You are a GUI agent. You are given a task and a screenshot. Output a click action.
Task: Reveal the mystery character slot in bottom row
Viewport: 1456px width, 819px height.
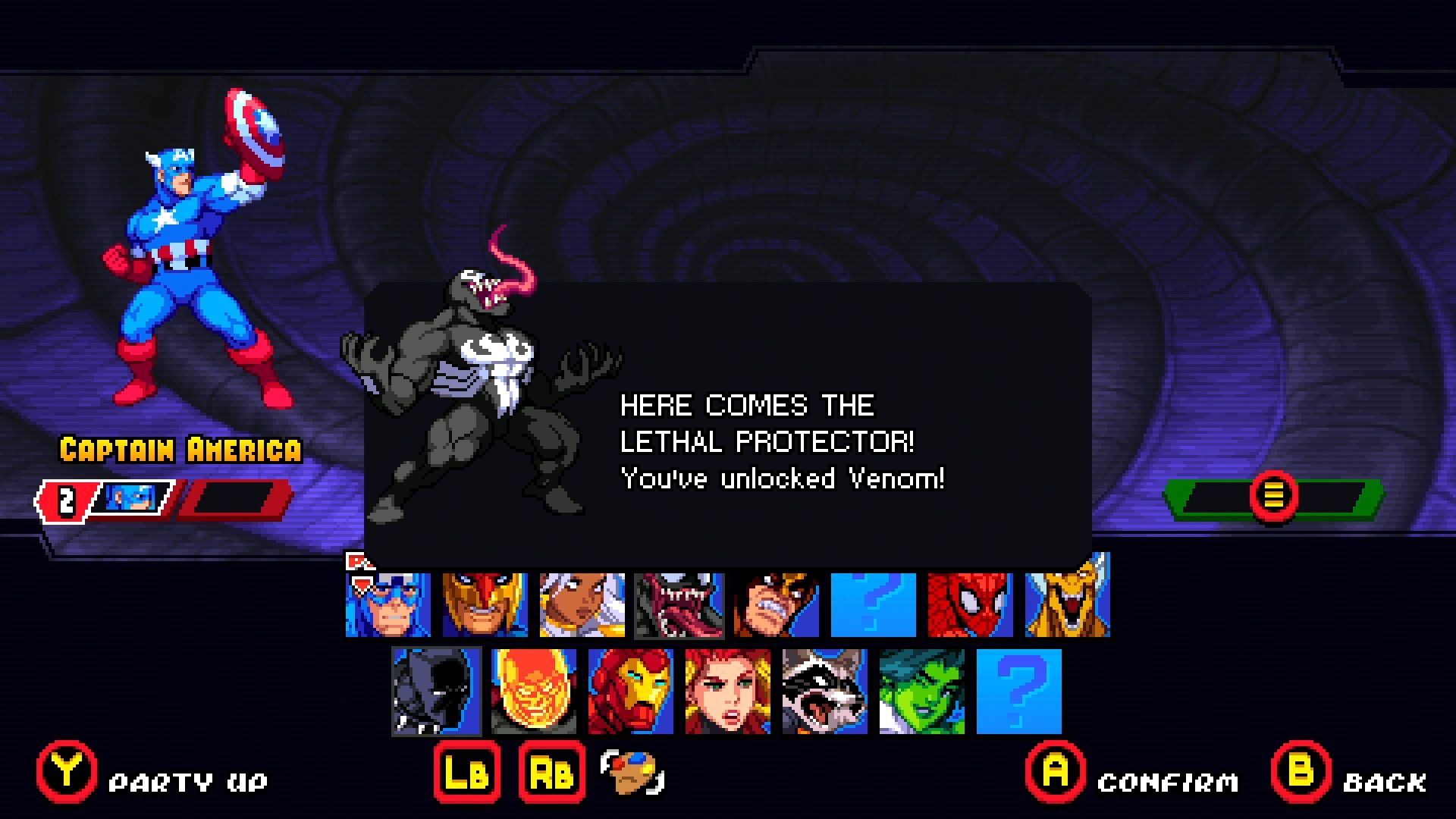[1018, 692]
